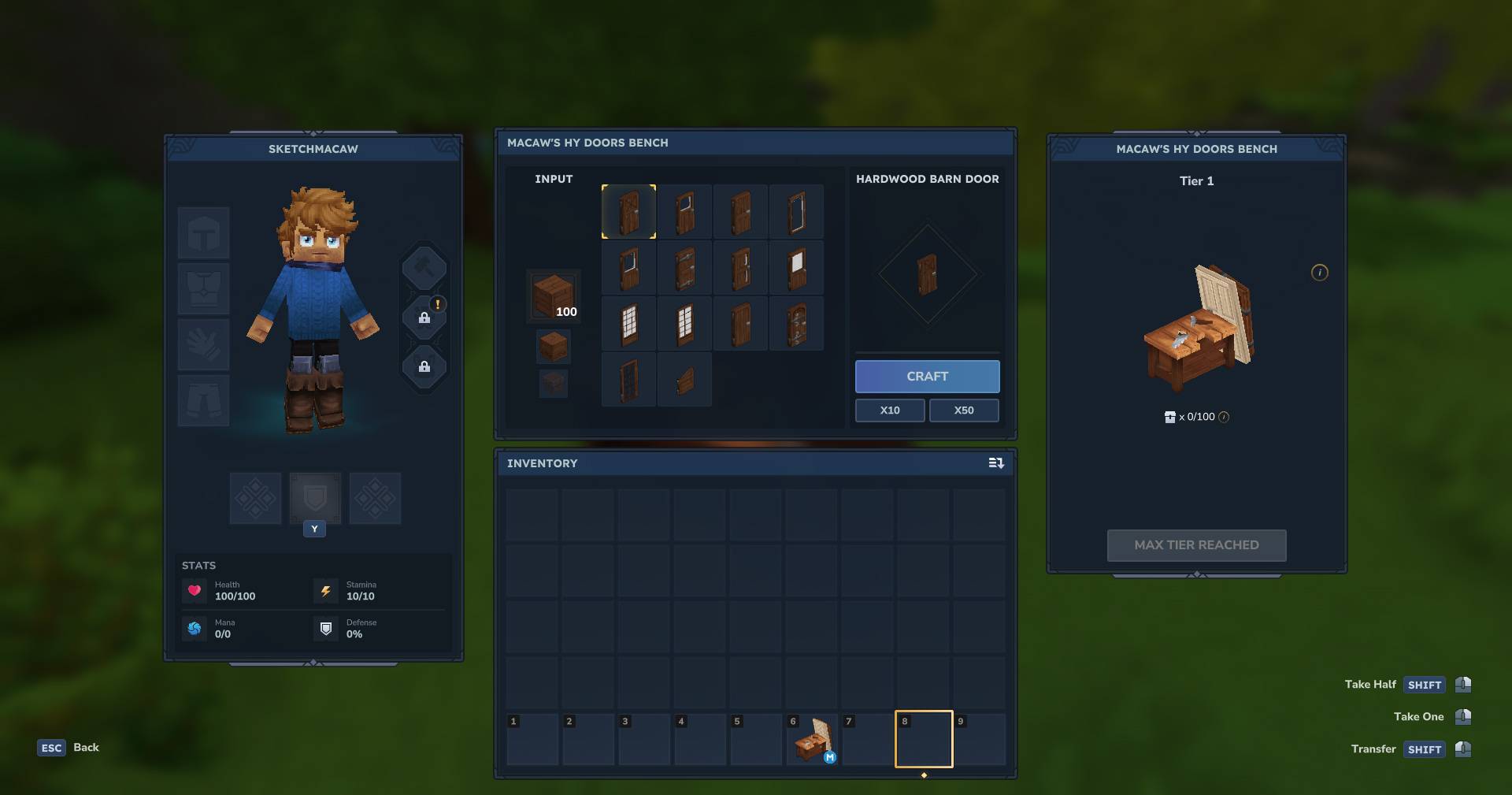Click the blue CRAFT button
Image resolution: width=1512 pixels, height=795 pixels.
pos(927,377)
